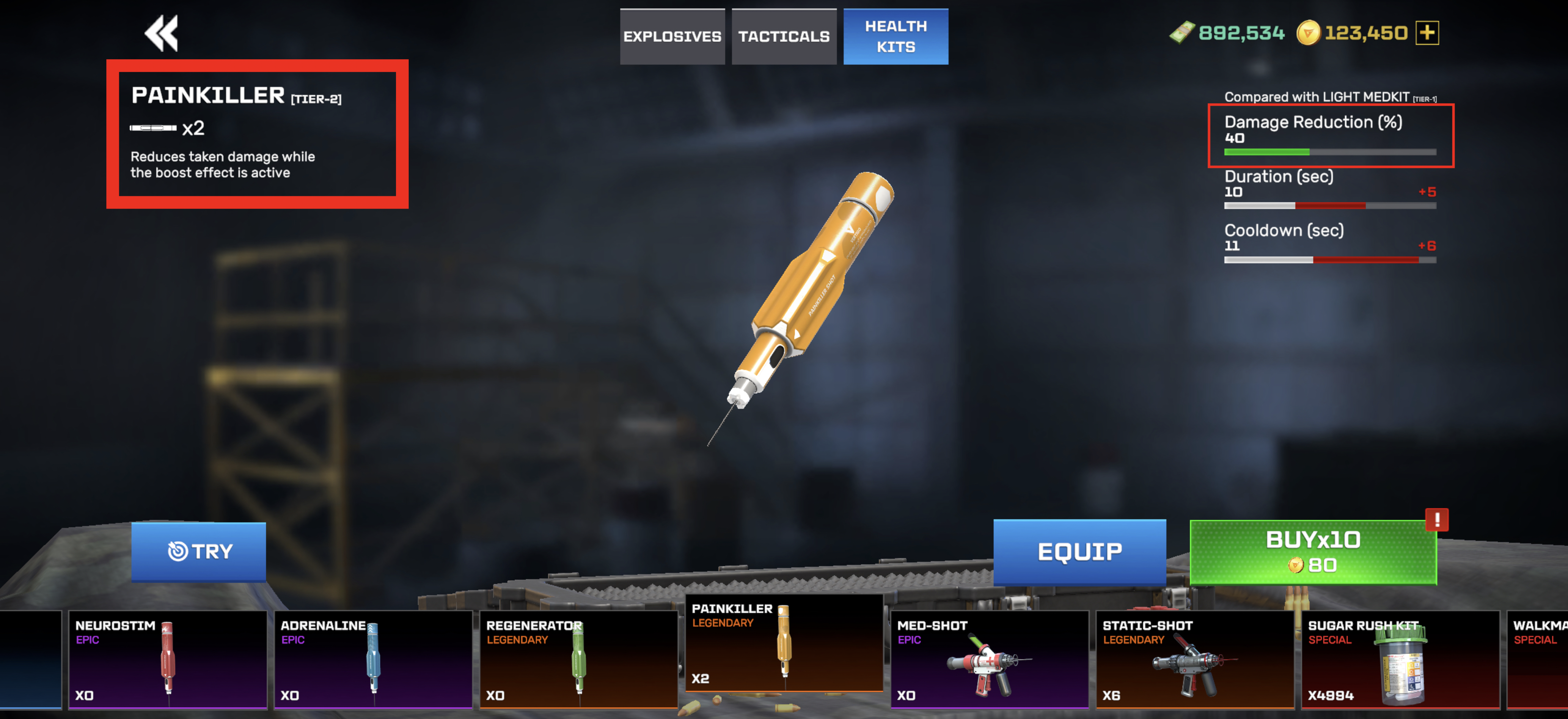Choose the Adrenaline item card

[x=372, y=659]
